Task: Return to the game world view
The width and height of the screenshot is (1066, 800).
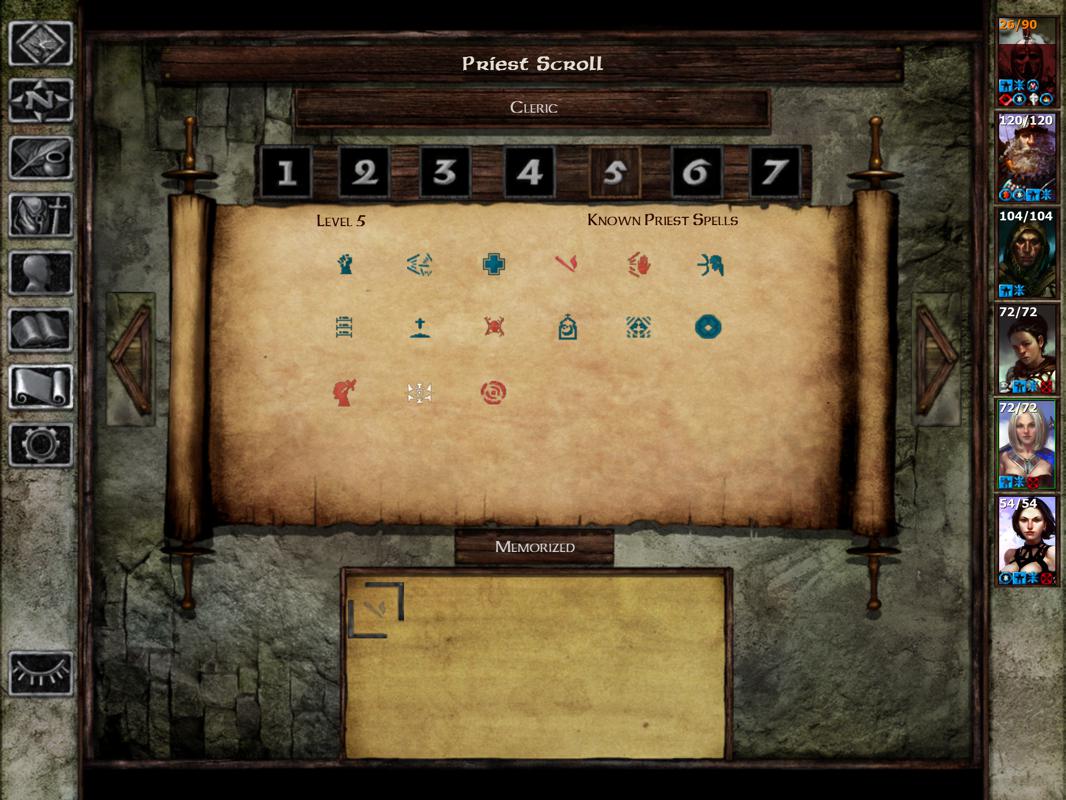Action: (41, 44)
